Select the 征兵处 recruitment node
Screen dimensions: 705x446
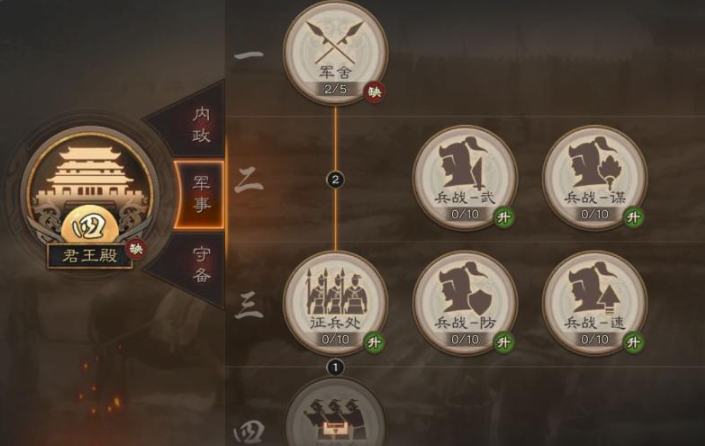point(335,301)
